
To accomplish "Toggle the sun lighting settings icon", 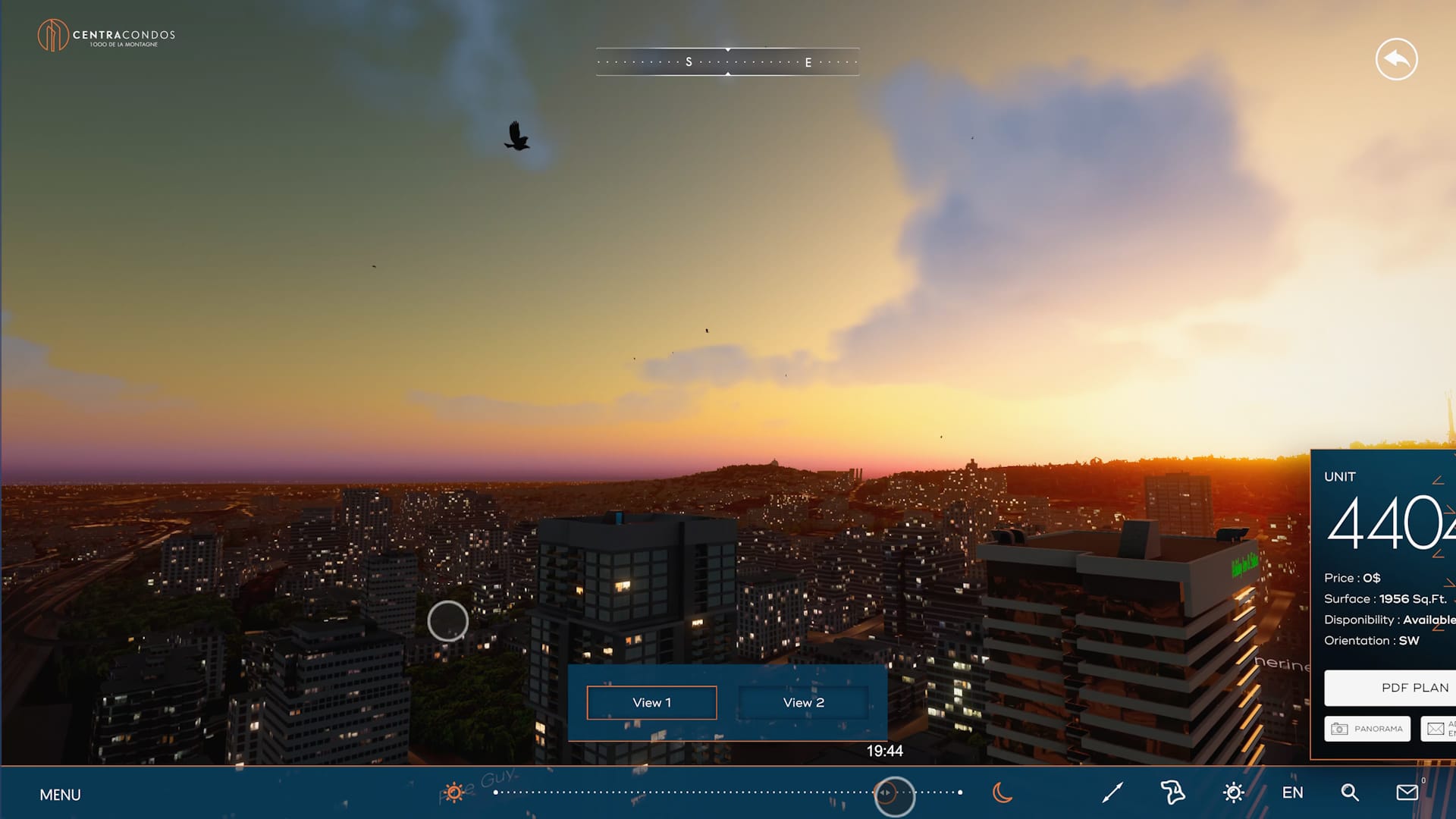I will click(1234, 792).
